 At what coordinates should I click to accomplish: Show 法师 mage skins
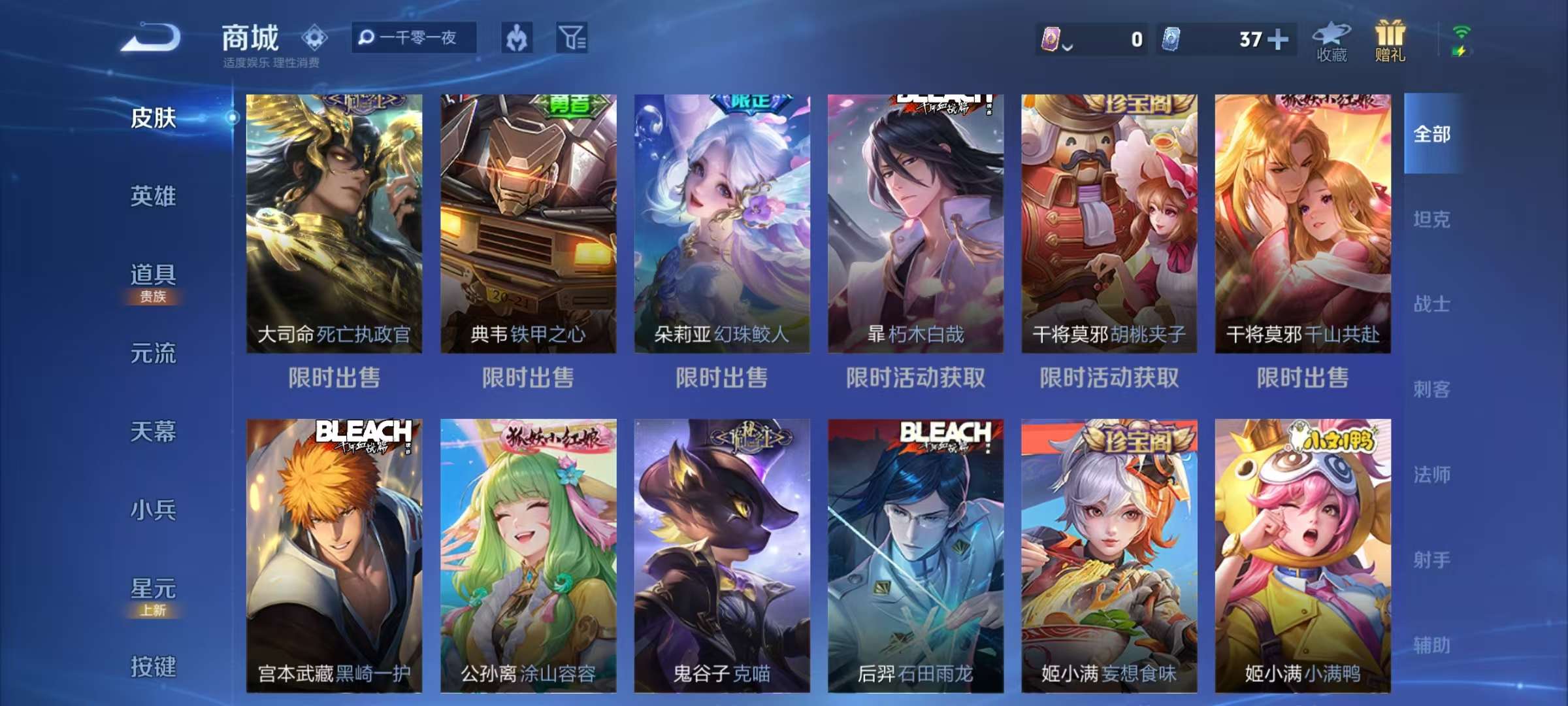1431,475
